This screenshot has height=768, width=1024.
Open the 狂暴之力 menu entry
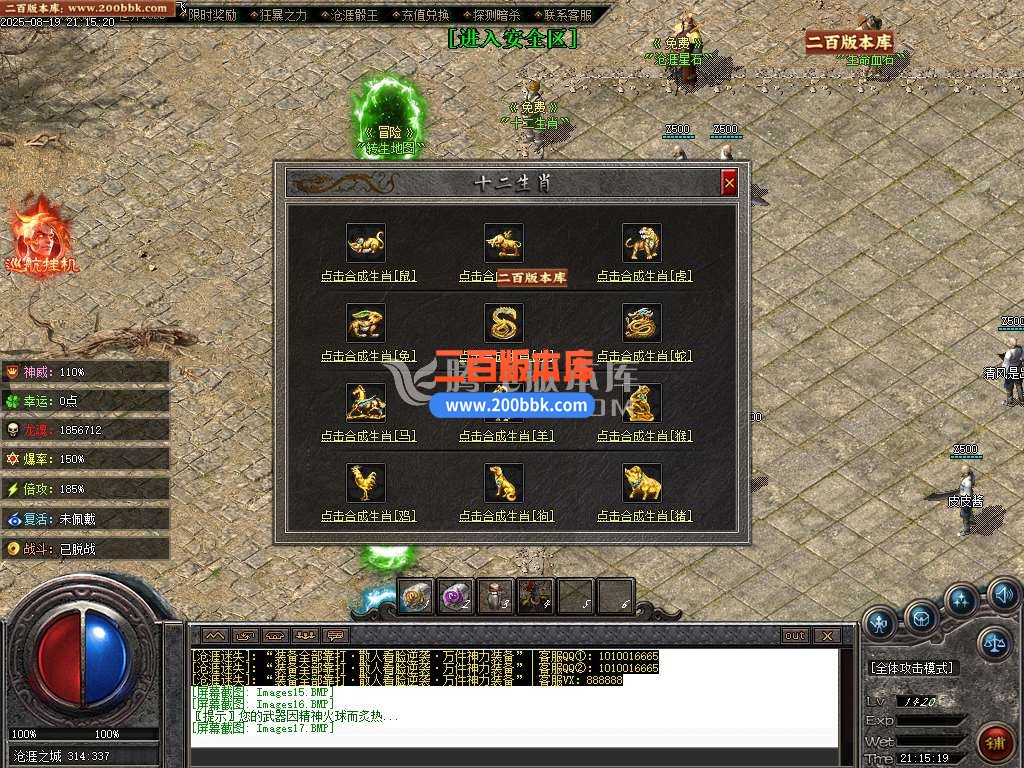pos(283,15)
